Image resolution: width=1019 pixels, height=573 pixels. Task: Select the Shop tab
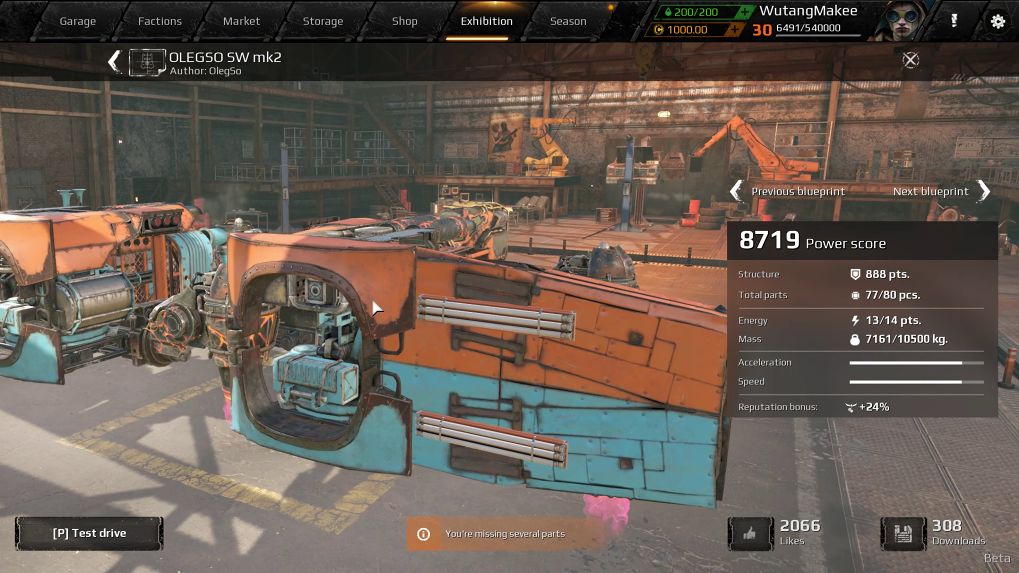pos(405,21)
